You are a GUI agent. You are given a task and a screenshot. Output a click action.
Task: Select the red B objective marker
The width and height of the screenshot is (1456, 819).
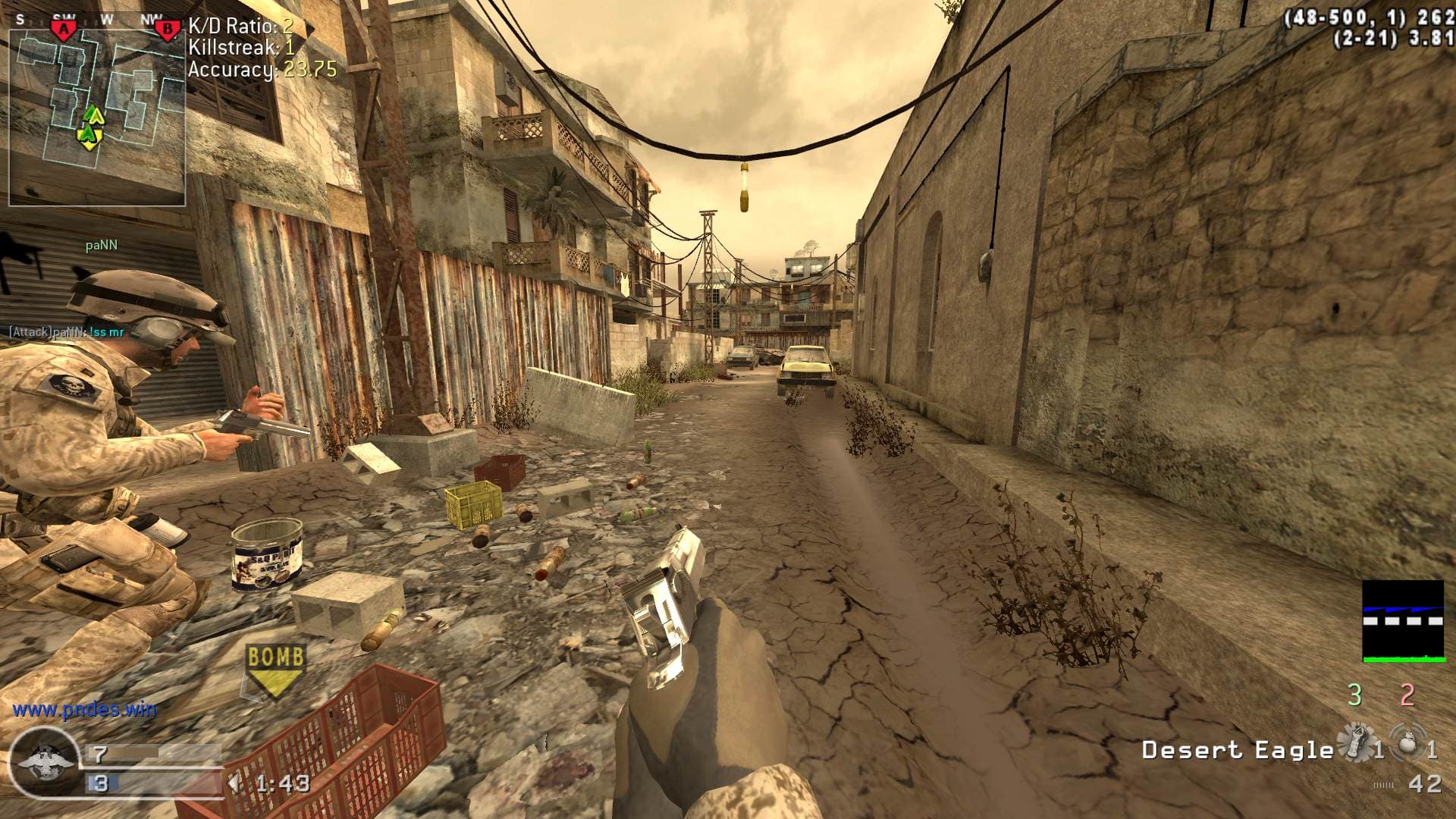pyautogui.click(x=166, y=30)
